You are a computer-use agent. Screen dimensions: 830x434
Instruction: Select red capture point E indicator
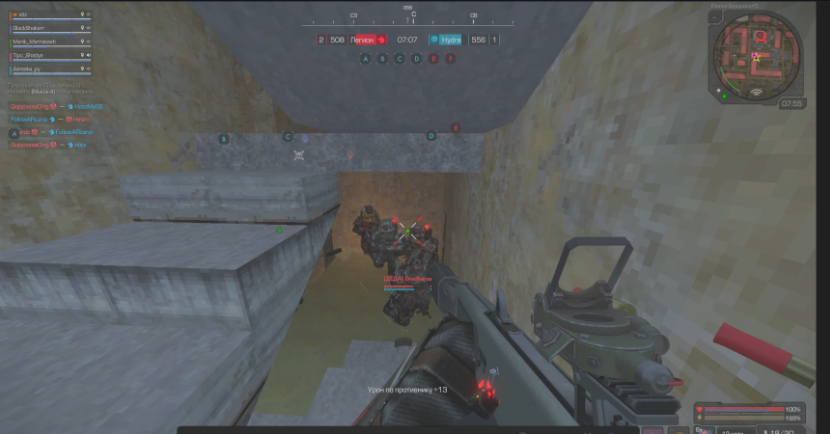[x=433, y=59]
